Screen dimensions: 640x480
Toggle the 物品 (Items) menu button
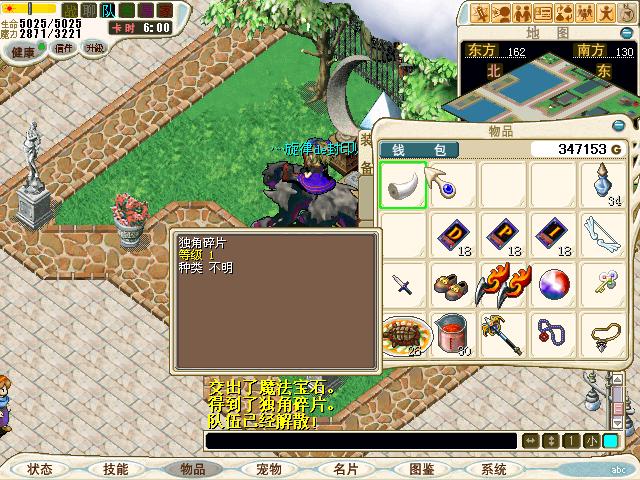click(x=192, y=468)
